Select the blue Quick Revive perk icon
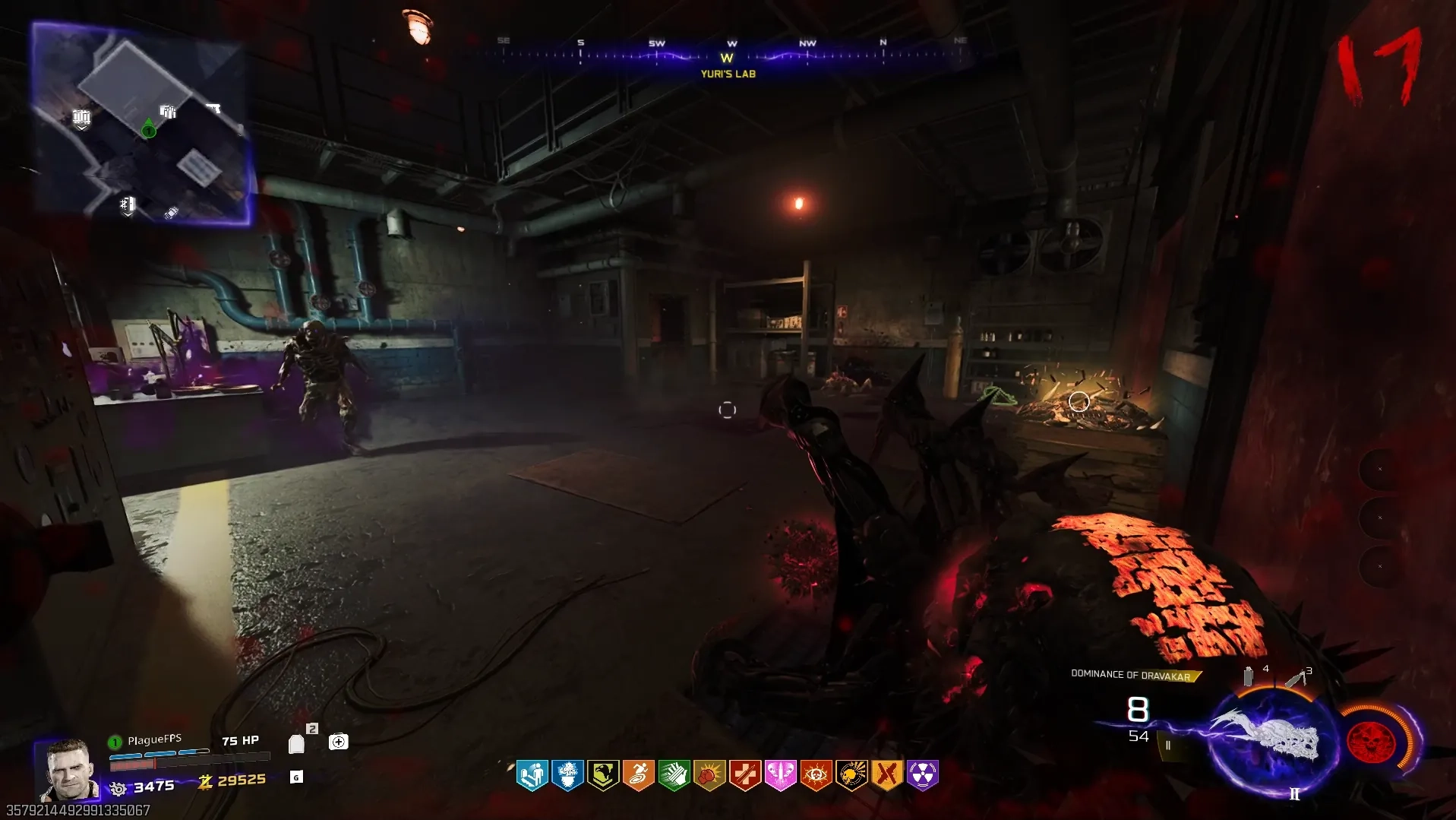 (x=532, y=775)
